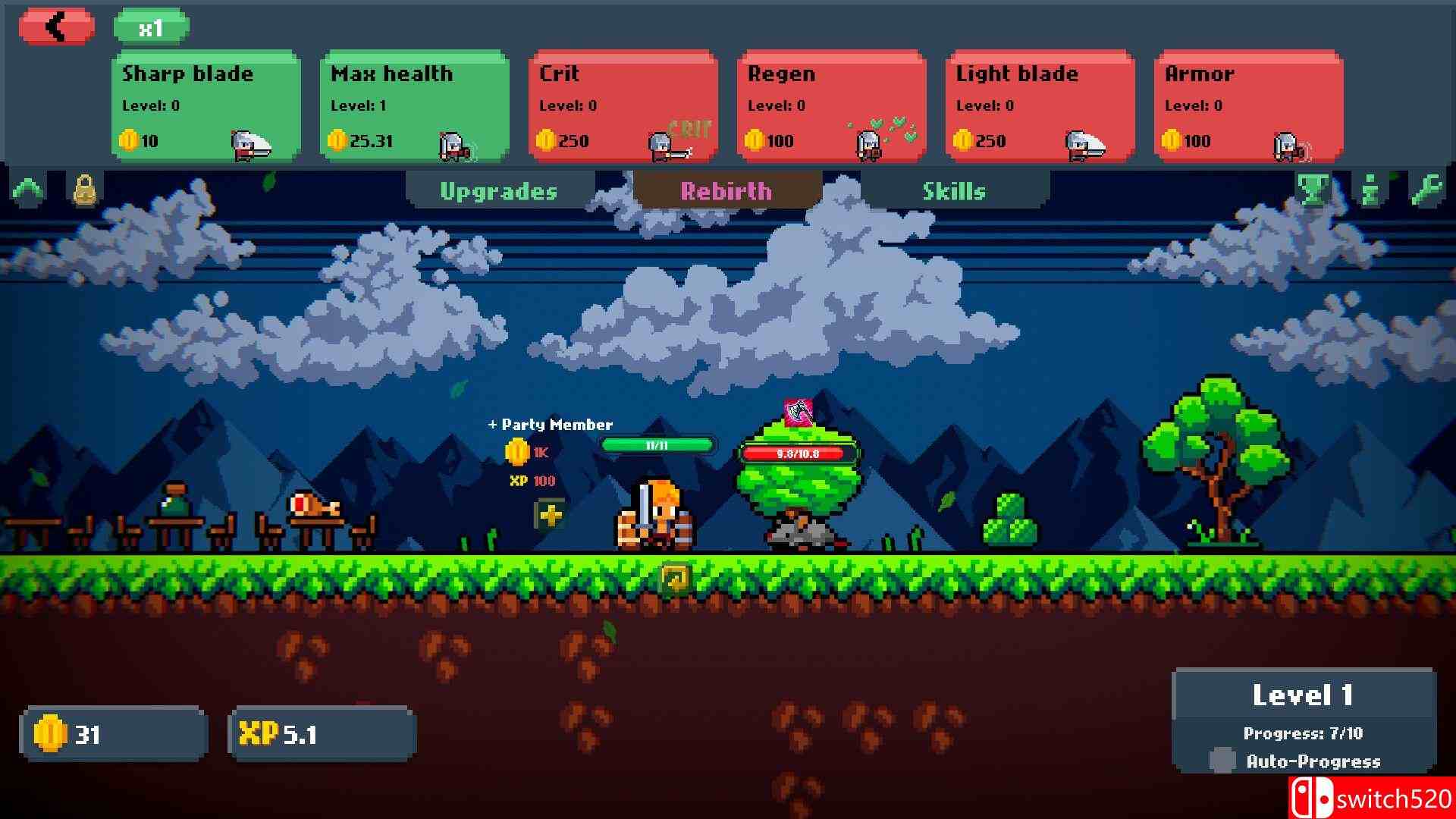Buy the Sharp blade upgrade
Viewport: 1456px width, 819px height.
206,106
